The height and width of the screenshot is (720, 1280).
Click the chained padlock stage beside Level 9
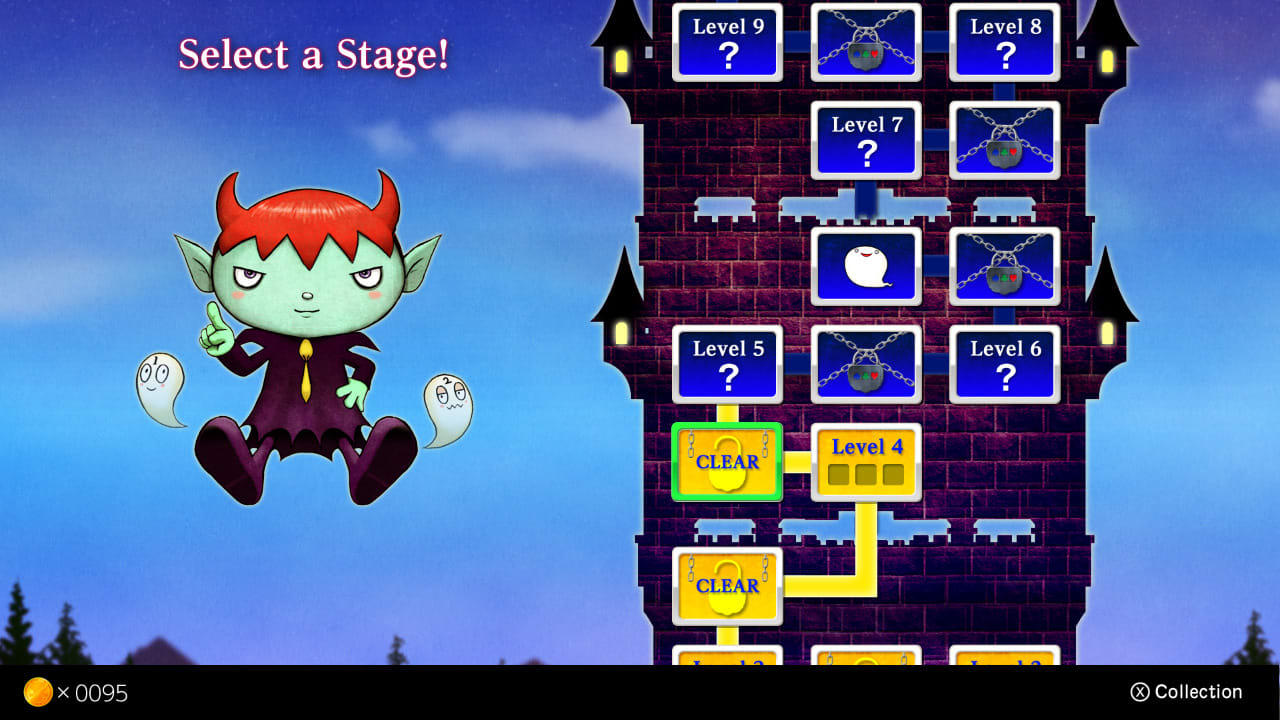tap(866, 41)
